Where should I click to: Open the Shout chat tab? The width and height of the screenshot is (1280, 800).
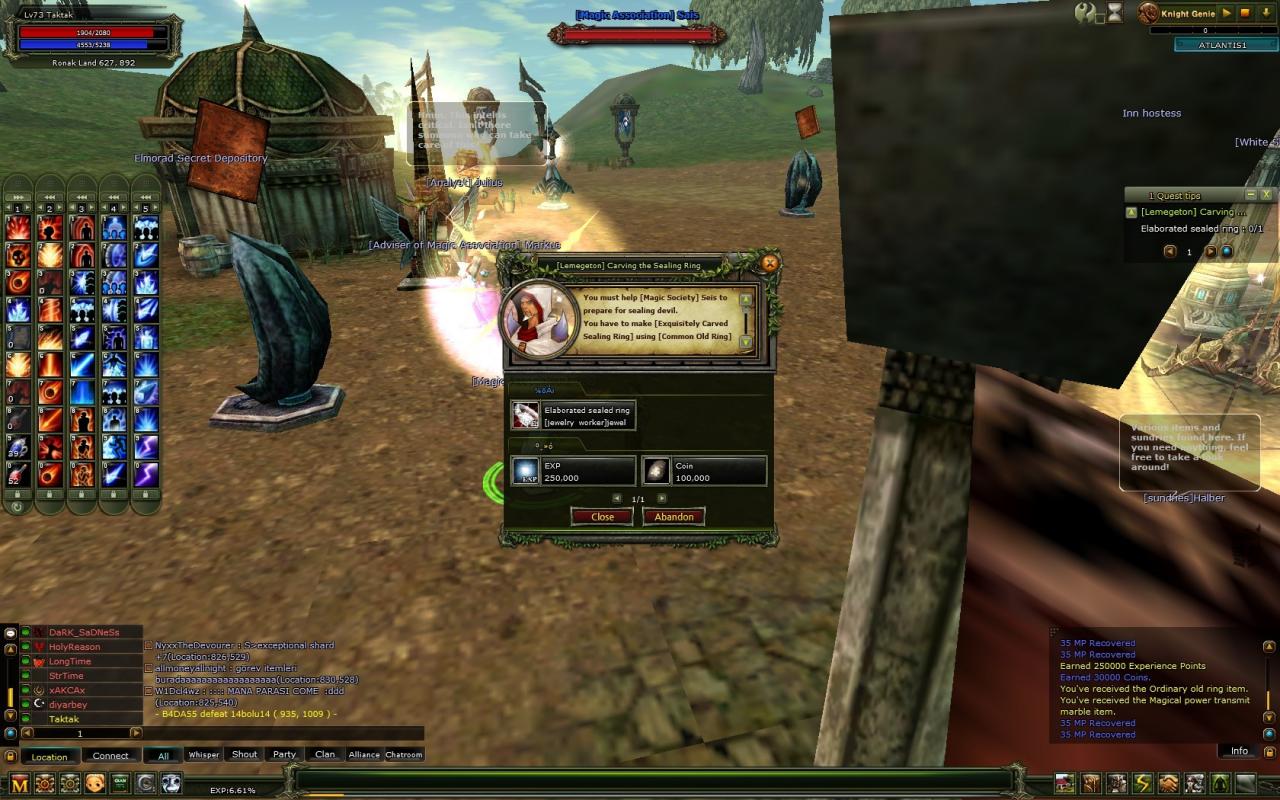pos(244,755)
